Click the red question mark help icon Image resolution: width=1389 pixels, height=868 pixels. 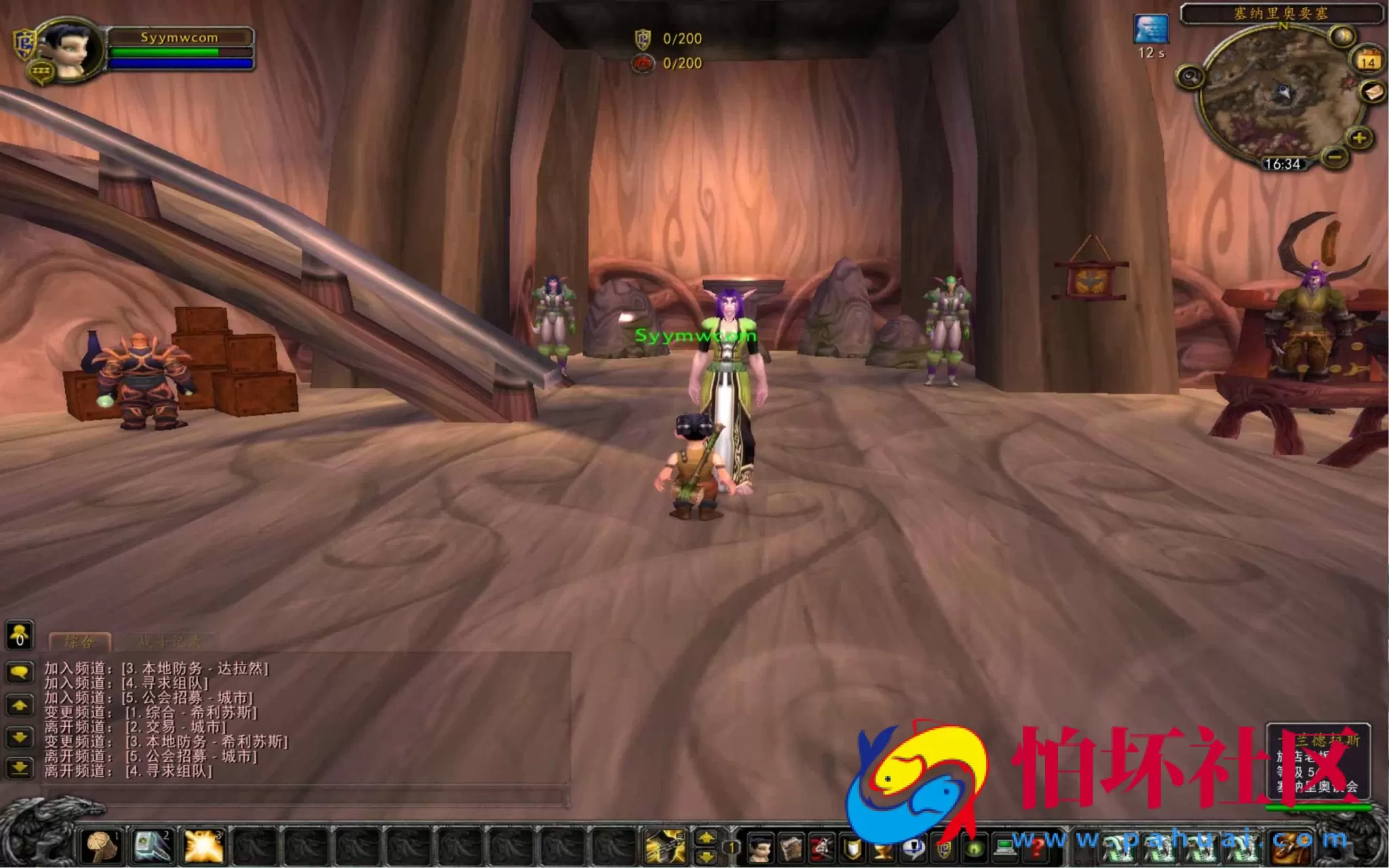click(x=1038, y=848)
